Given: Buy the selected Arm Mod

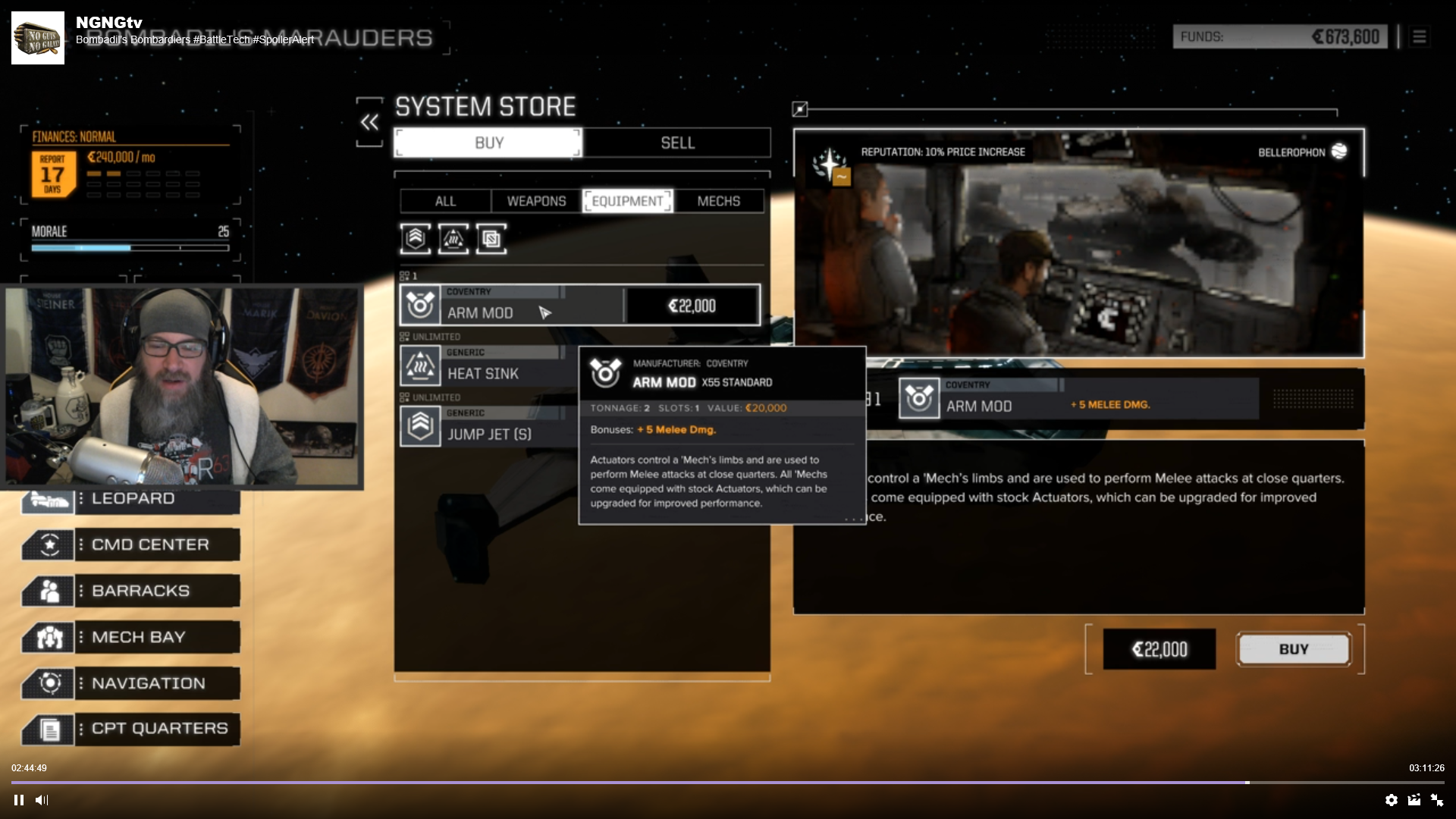Looking at the screenshot, I should click(1293, 649).
